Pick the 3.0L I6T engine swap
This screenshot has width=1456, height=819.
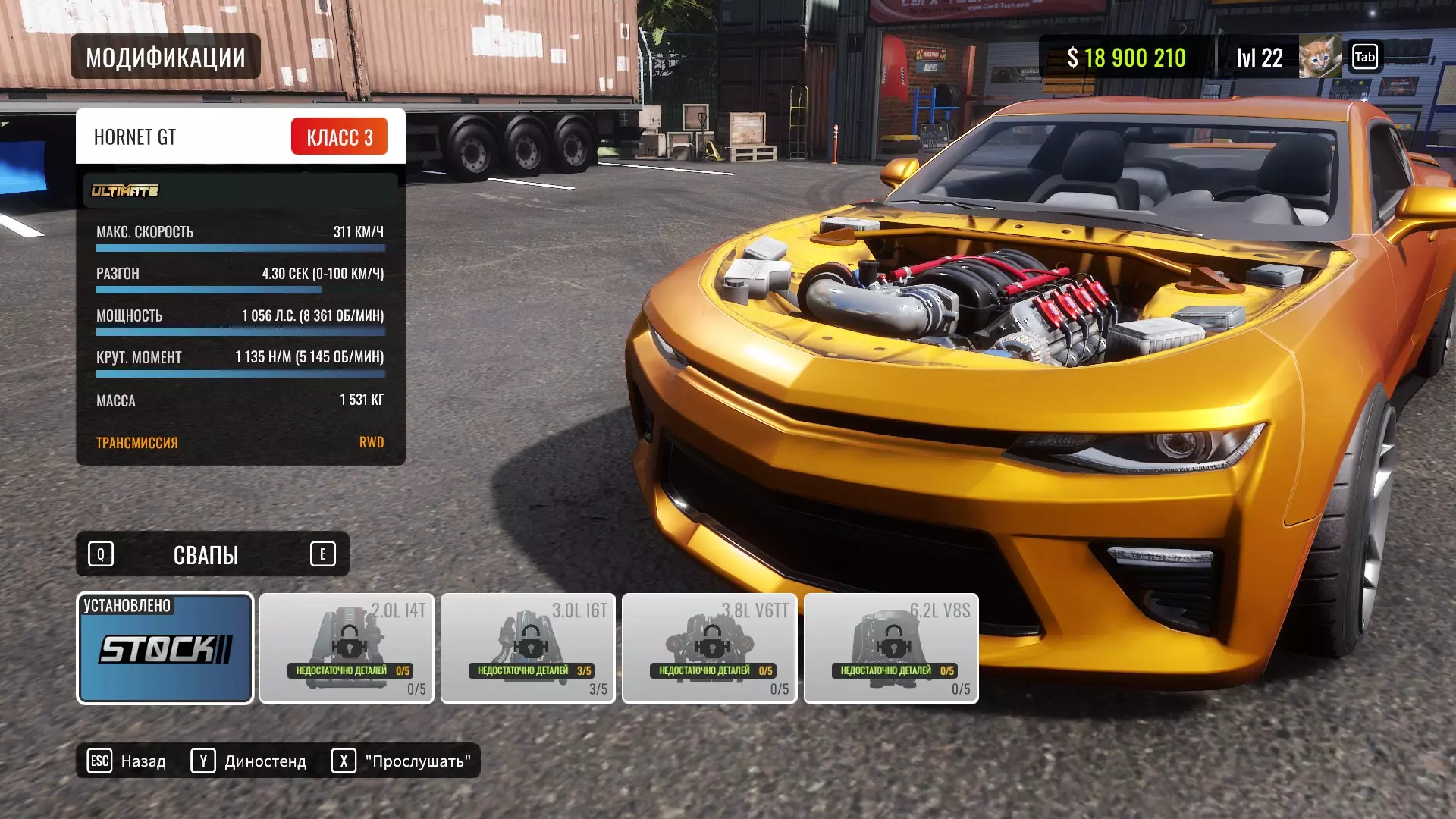tap(528, 648)
